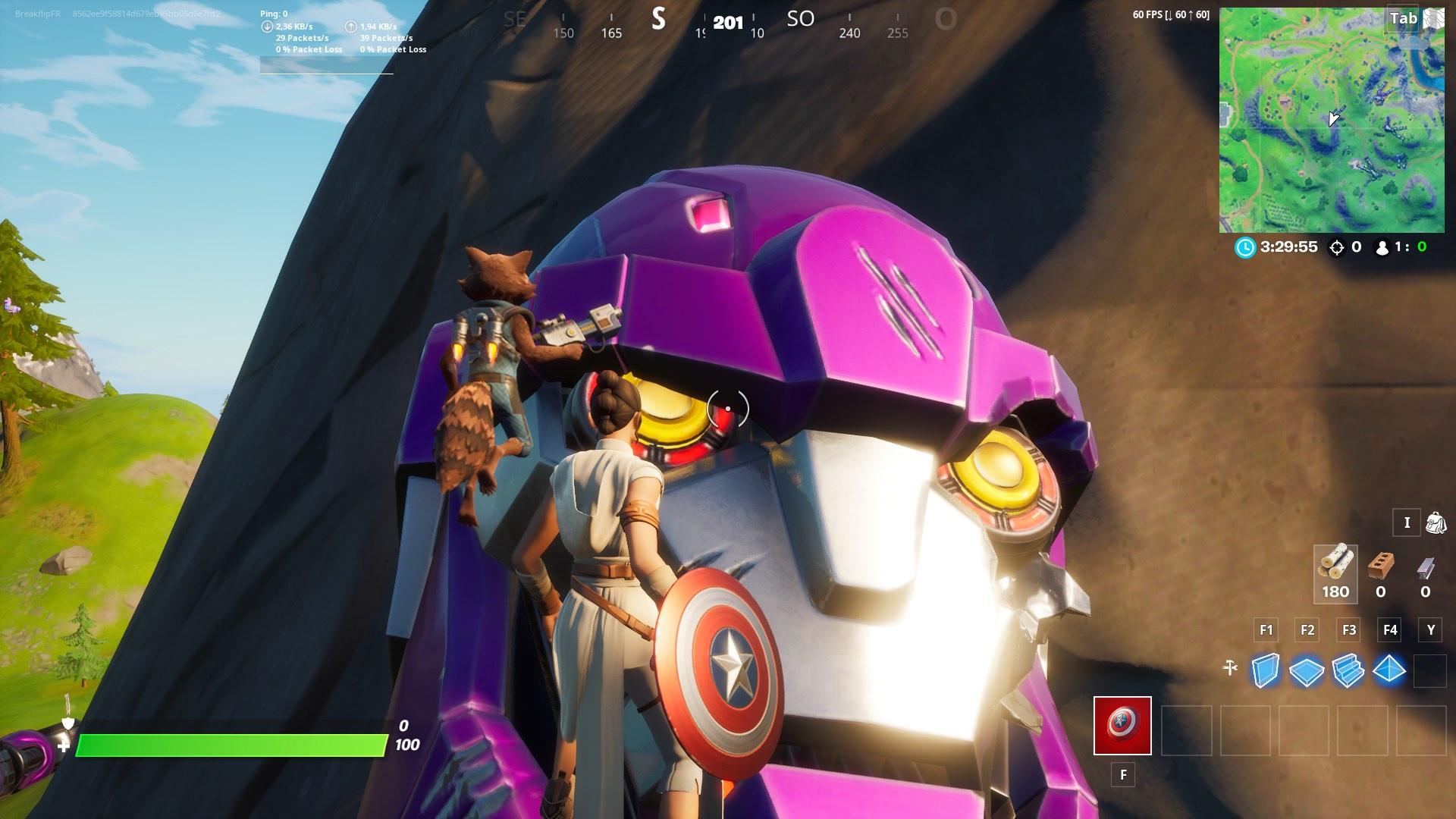Select the roof build piece above F4
This screenshot has height=819, width=1456.
(x=1388, y=670)
